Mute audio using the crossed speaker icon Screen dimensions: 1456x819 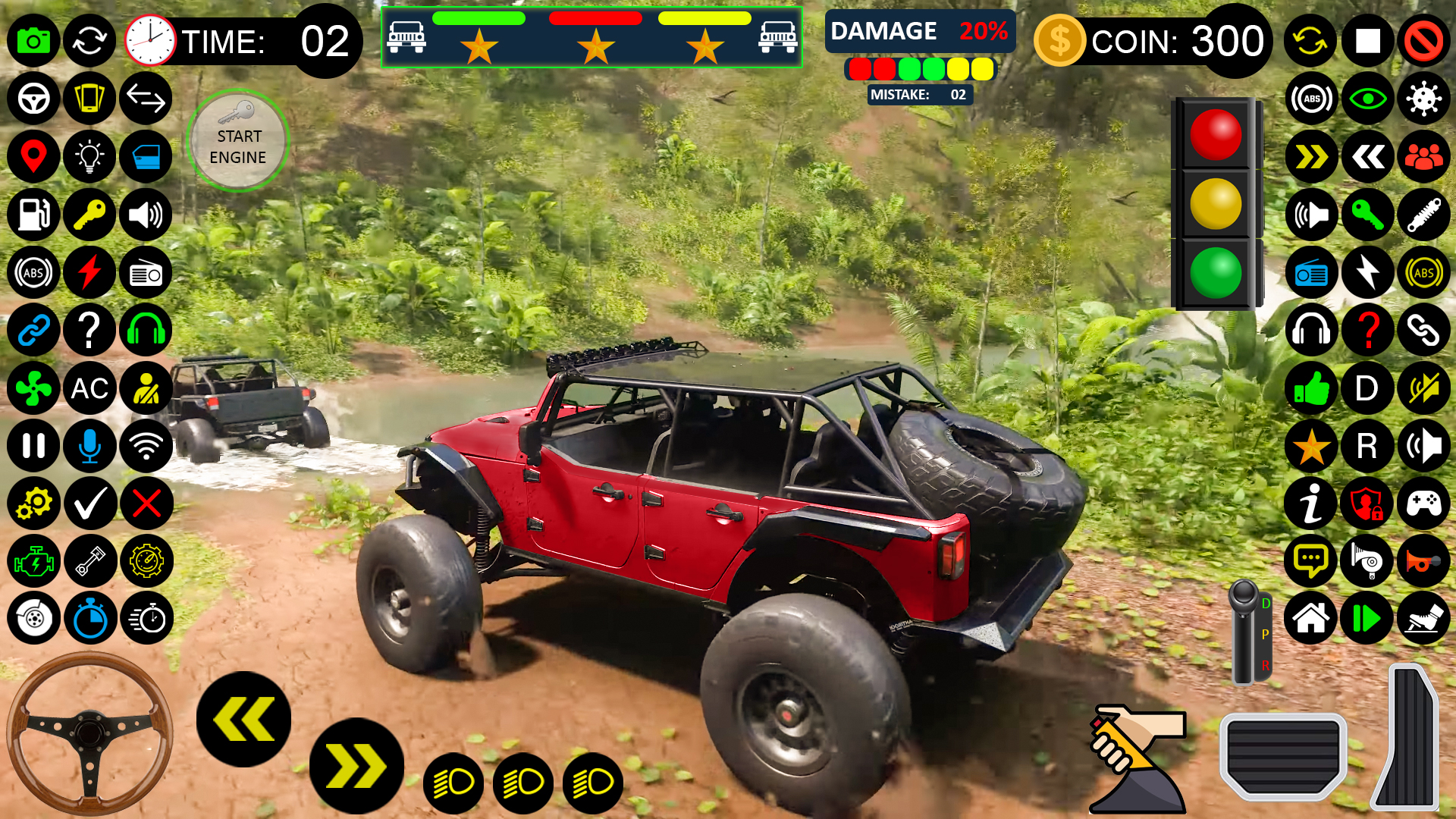point(1423,388)
